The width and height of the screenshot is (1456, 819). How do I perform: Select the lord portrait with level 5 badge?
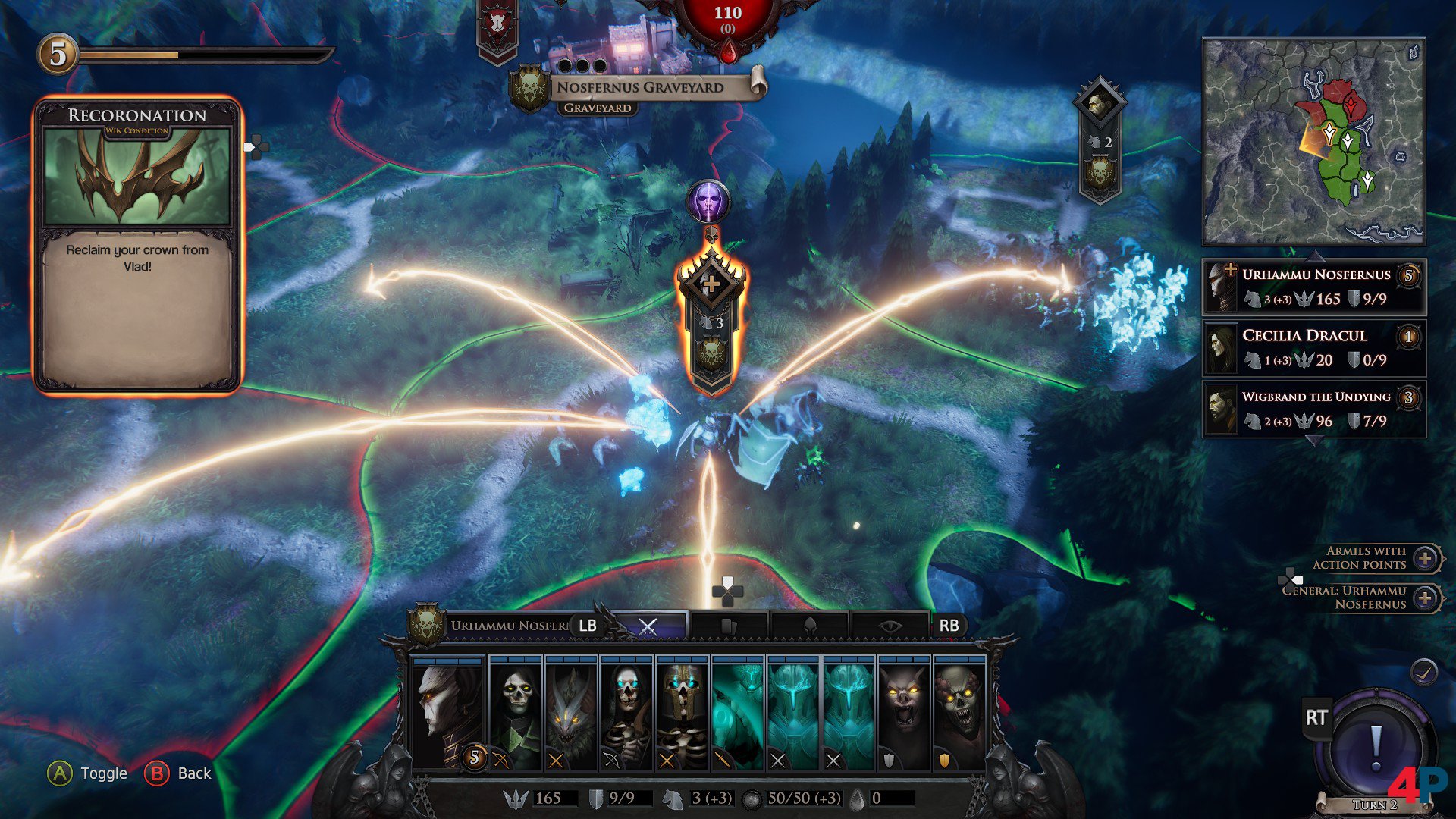click(x=447, y=714)
